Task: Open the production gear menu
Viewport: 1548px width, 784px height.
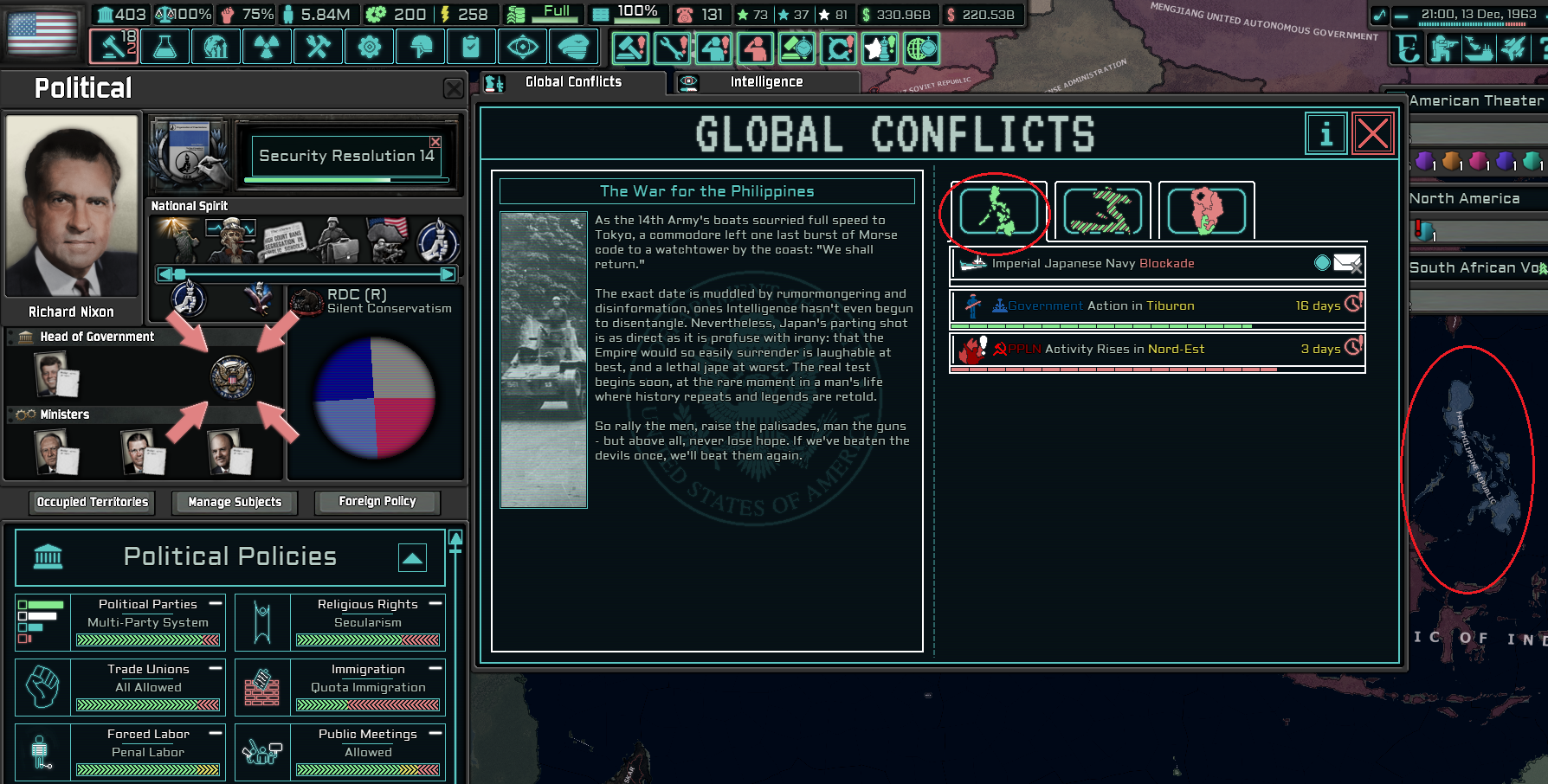Action: tap(369, 47)
